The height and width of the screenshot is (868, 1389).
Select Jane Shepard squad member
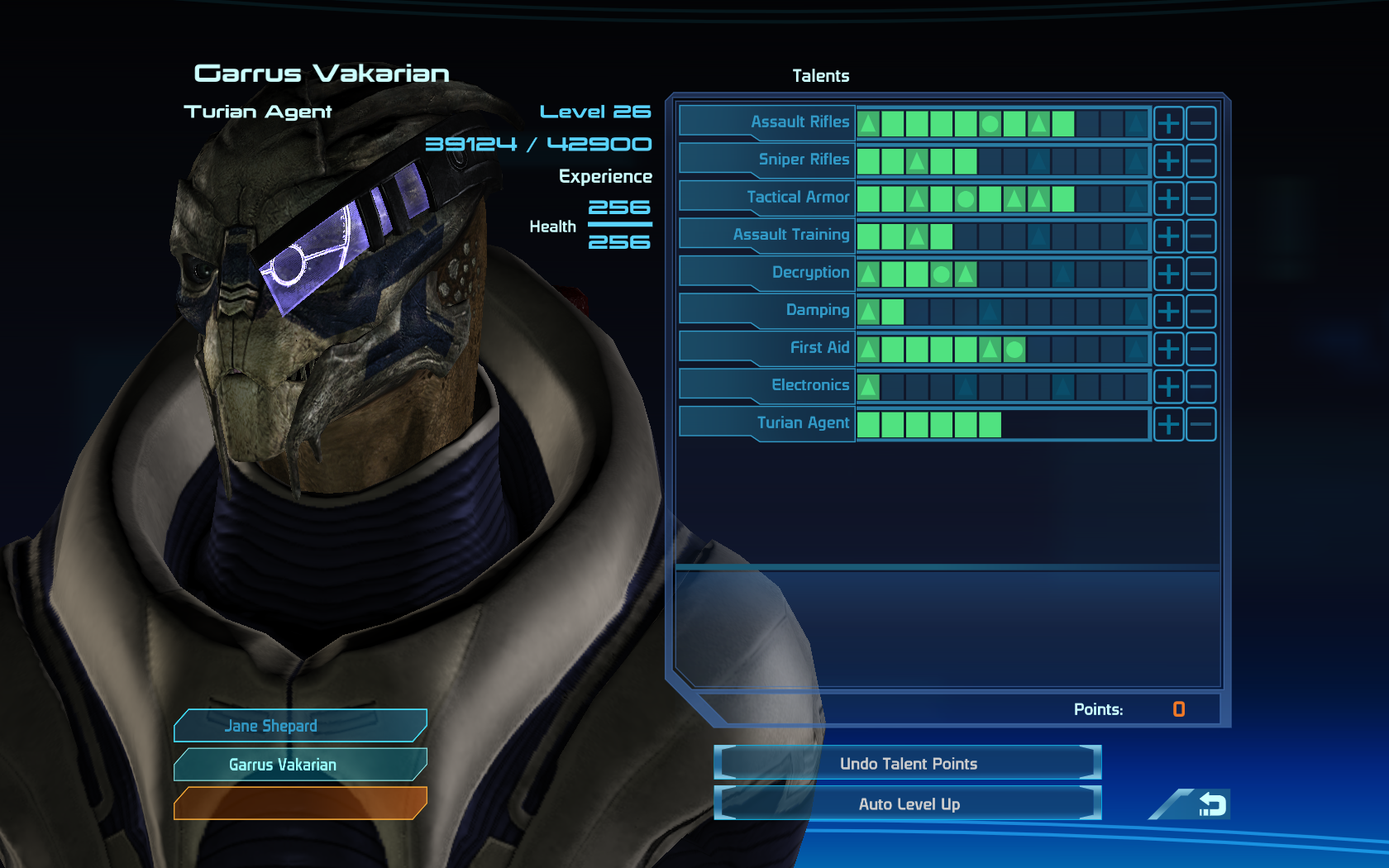pyautogui.click(x=300, y=726)
